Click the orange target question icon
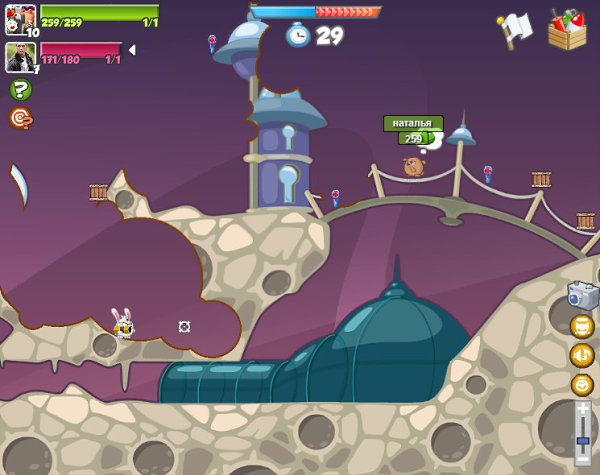Image resolution: width=600 pixels, height=475 pixels. click(20, 118)
